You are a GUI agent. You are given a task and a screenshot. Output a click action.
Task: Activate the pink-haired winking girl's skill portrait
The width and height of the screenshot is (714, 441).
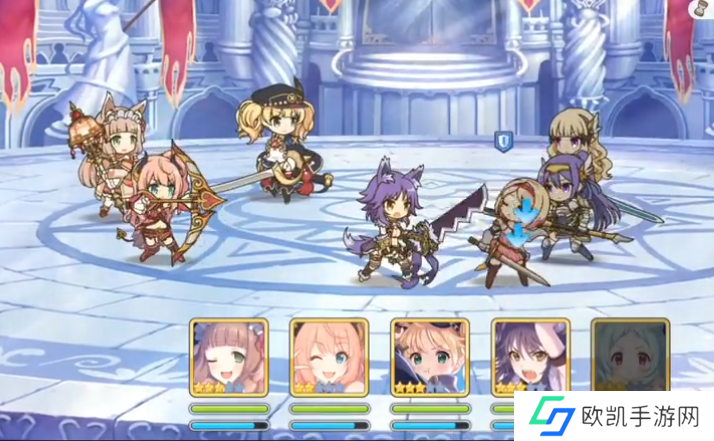329,356
